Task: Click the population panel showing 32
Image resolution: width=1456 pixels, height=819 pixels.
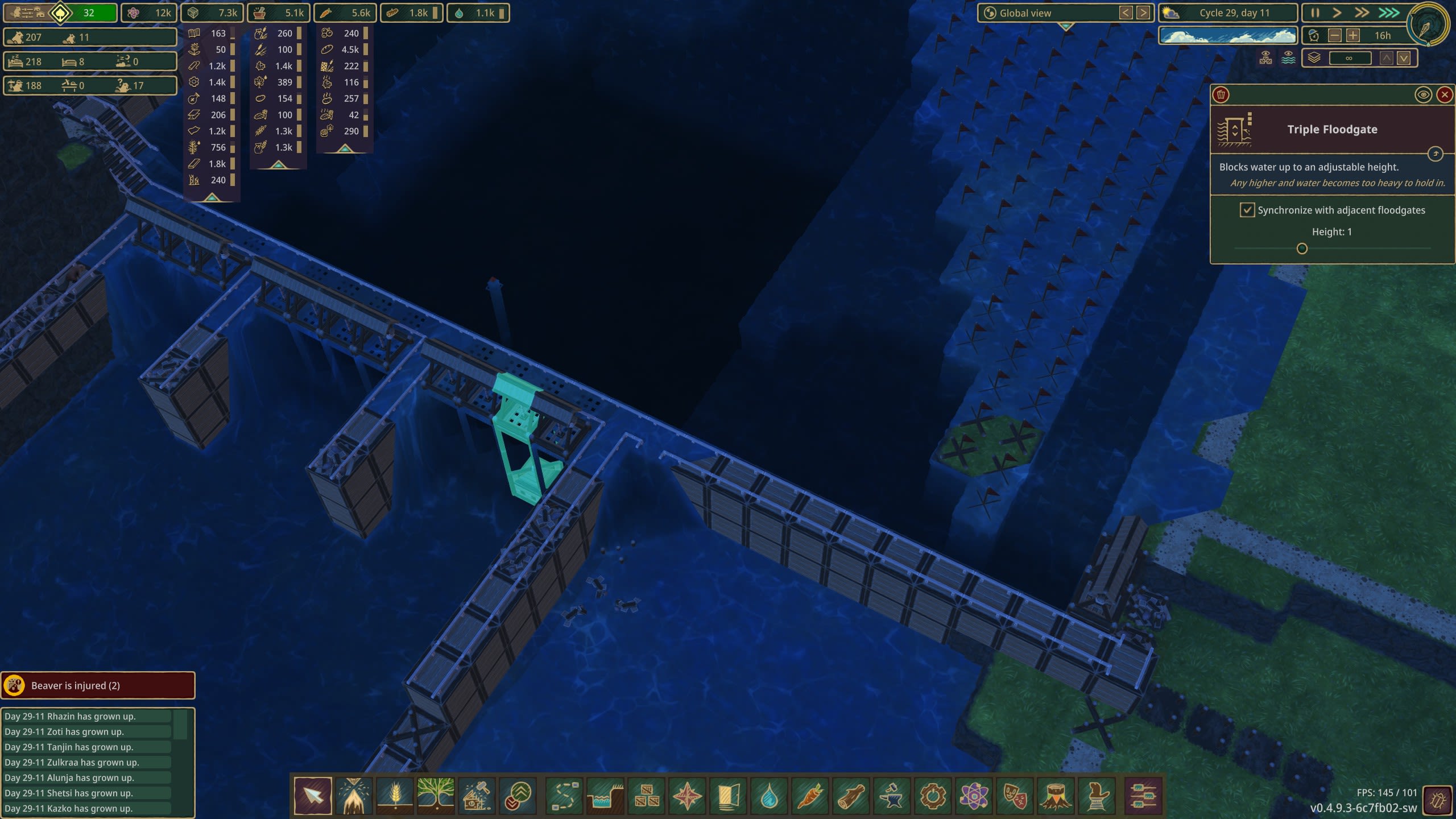Action: 60,13
